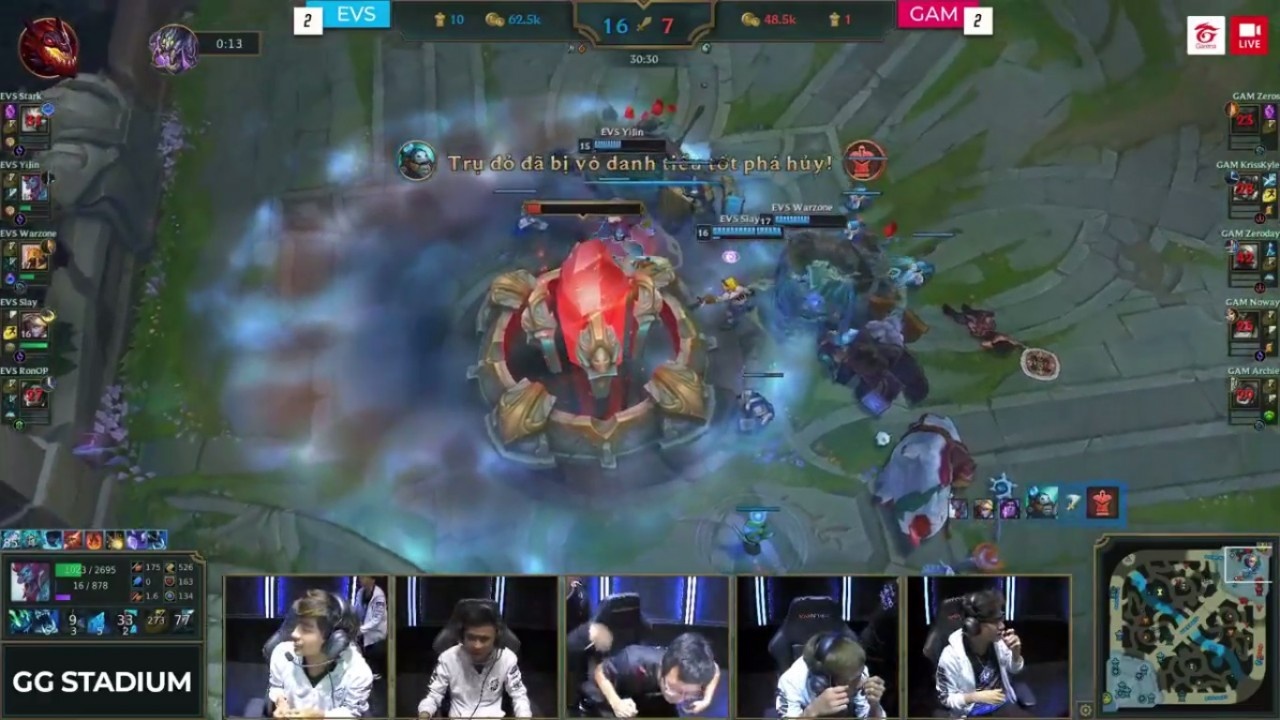The width and height of the screenshot is (1280, 720).
Task: Click GAM Archie's portrait on the right sidebar
Action: pyautogui.click(x=1246, y=393)
